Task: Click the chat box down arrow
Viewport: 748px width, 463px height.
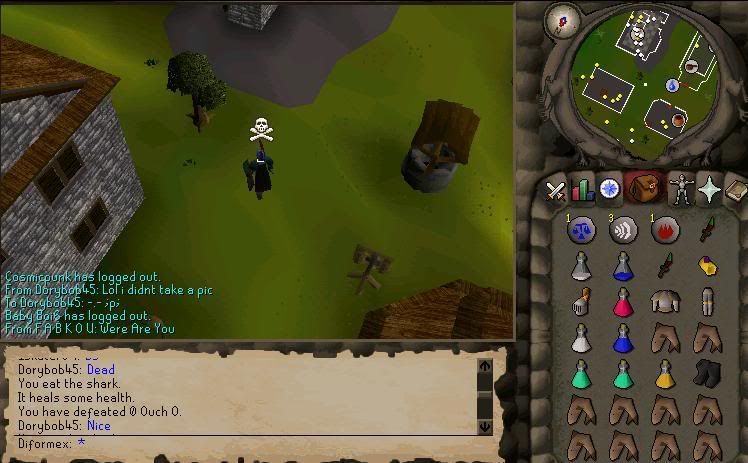Action: 486,426
